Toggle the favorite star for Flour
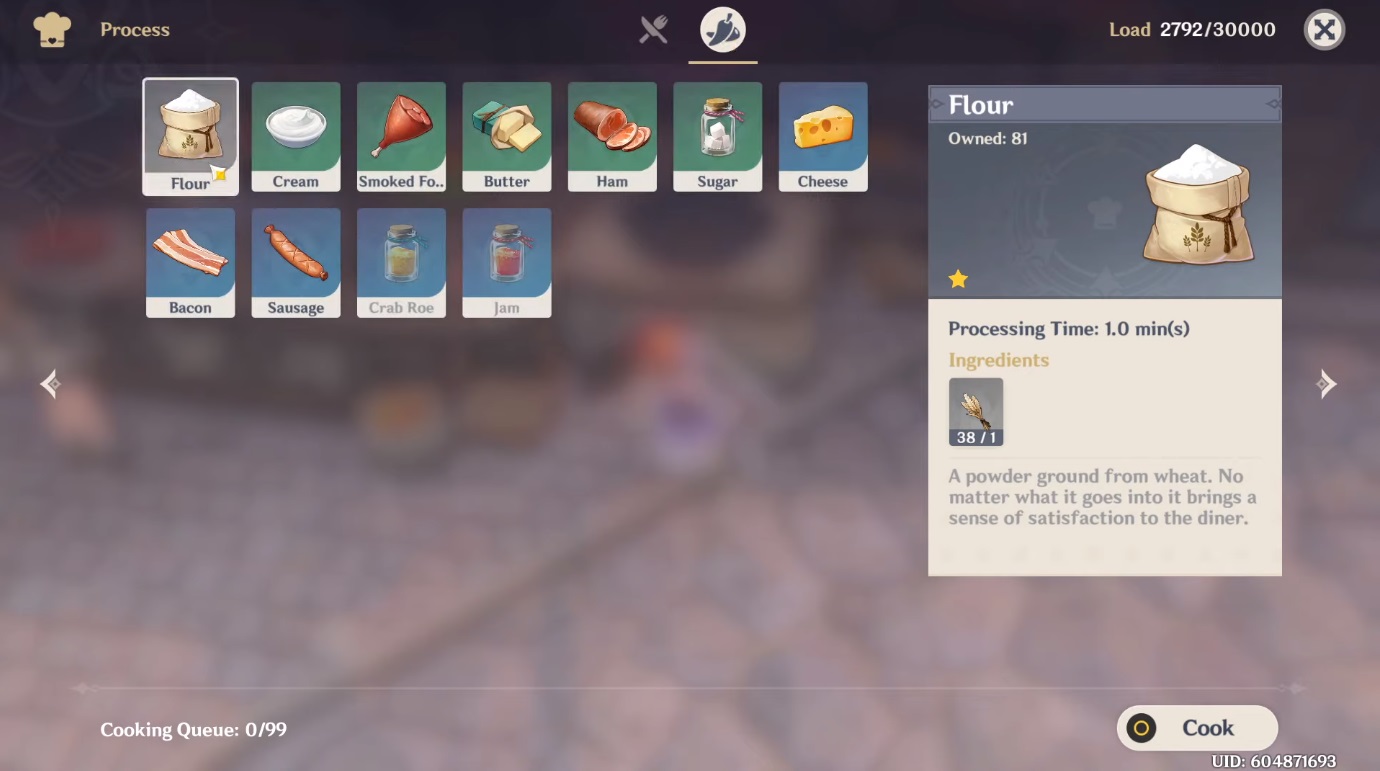 tap(957, 279)
